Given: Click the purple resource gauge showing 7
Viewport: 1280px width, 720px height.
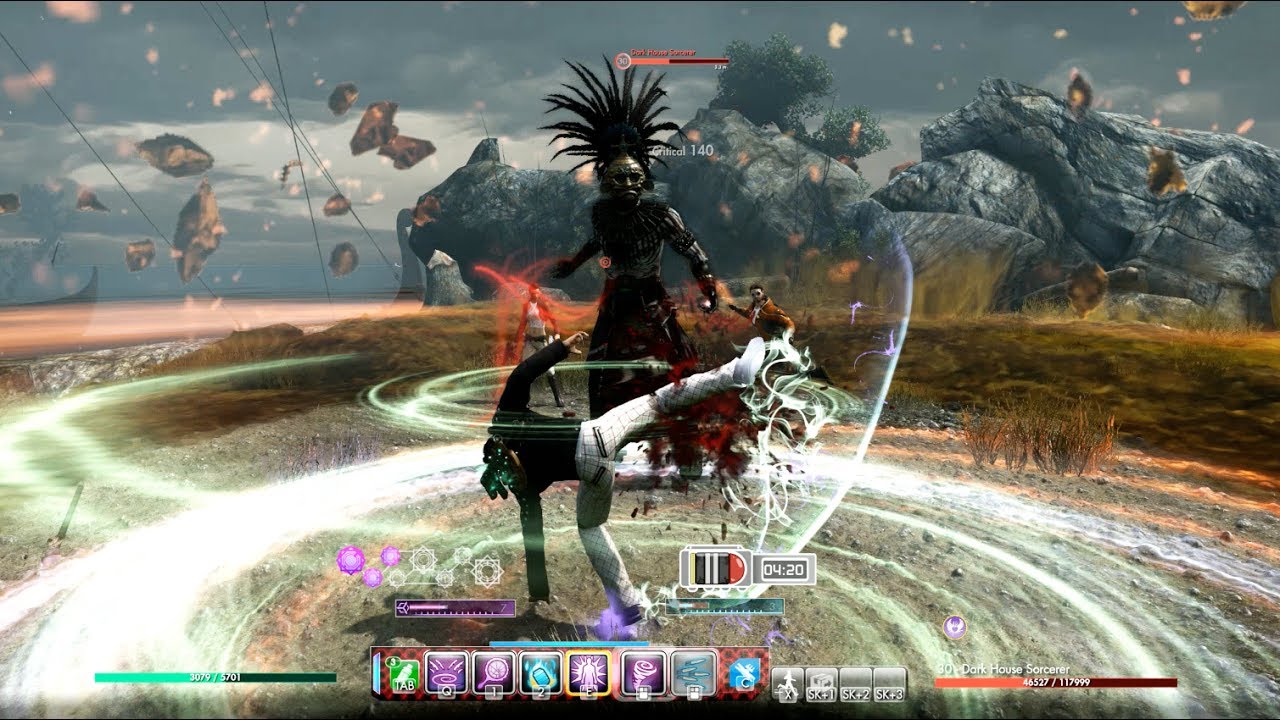Looking at the screenshot, I should point(455,607).
